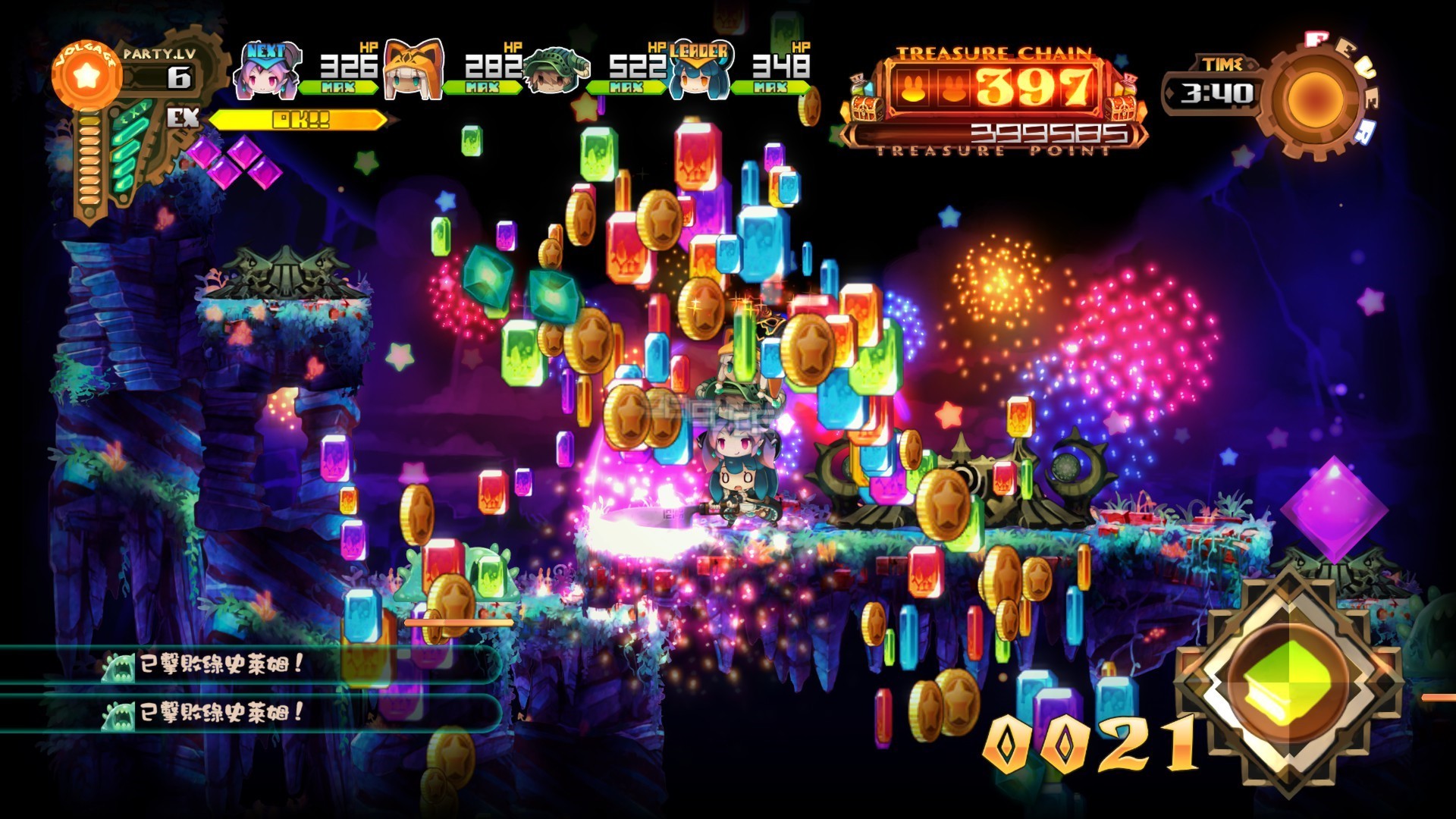Select the blue-haired LEADER portrait
This screenshot has width=1456, height=819.
point(698,76)
